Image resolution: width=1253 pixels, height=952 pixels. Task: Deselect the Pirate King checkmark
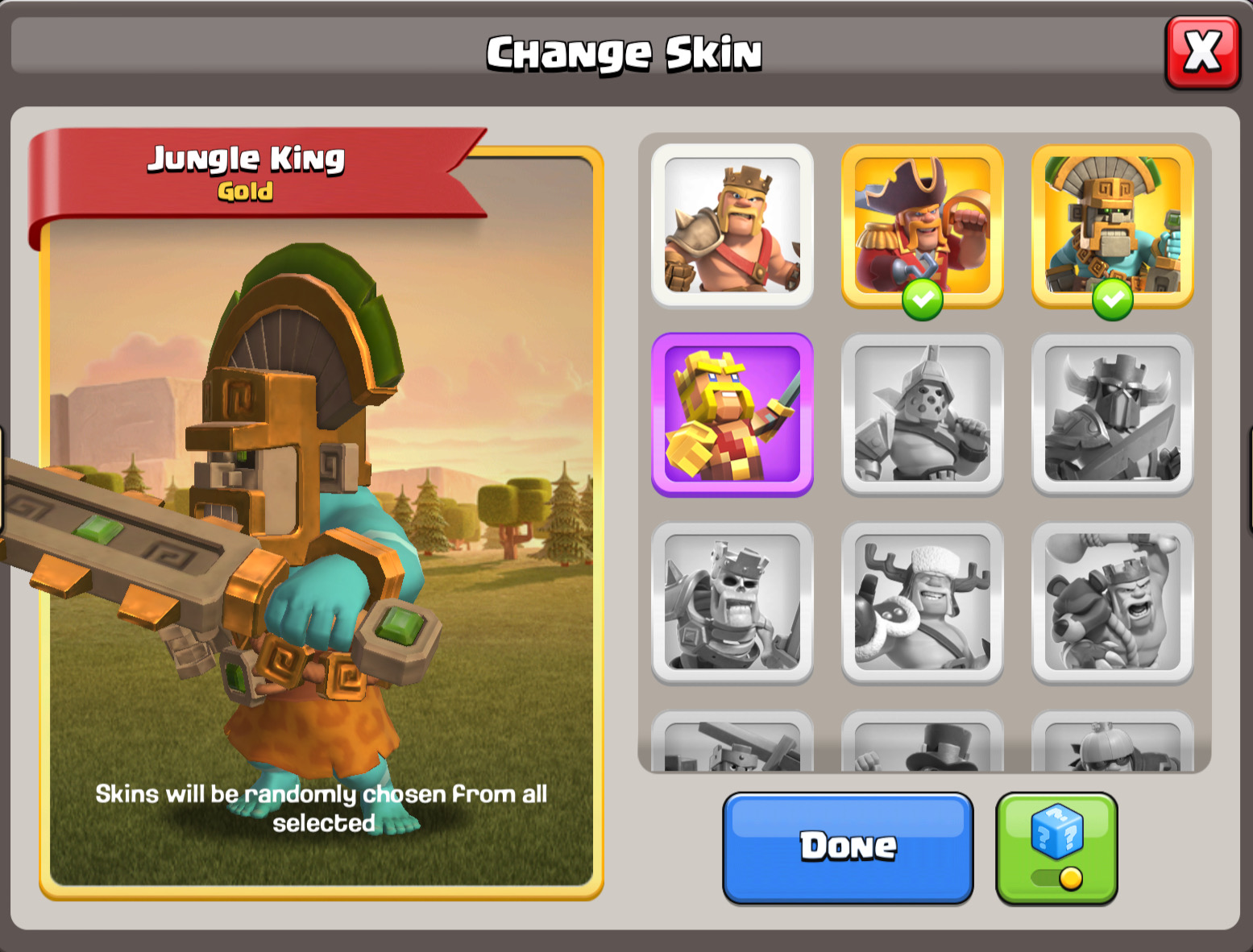point(923,299)
